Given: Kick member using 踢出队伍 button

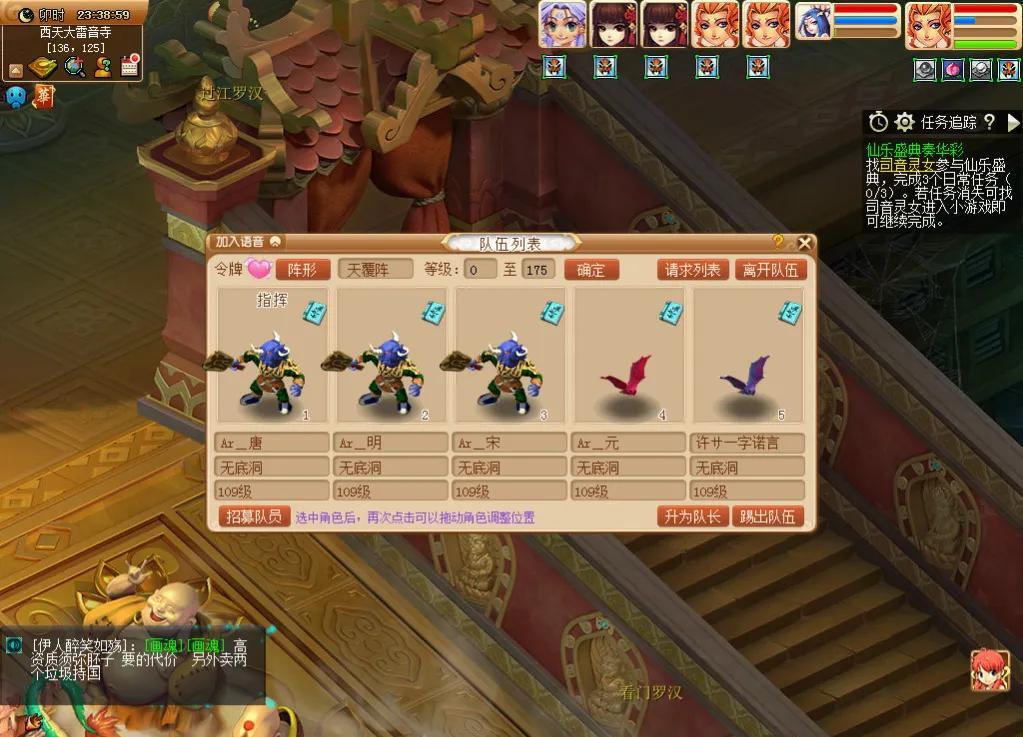Looking at the screenshot, I should pyautogui.click(x=768, y=516).
